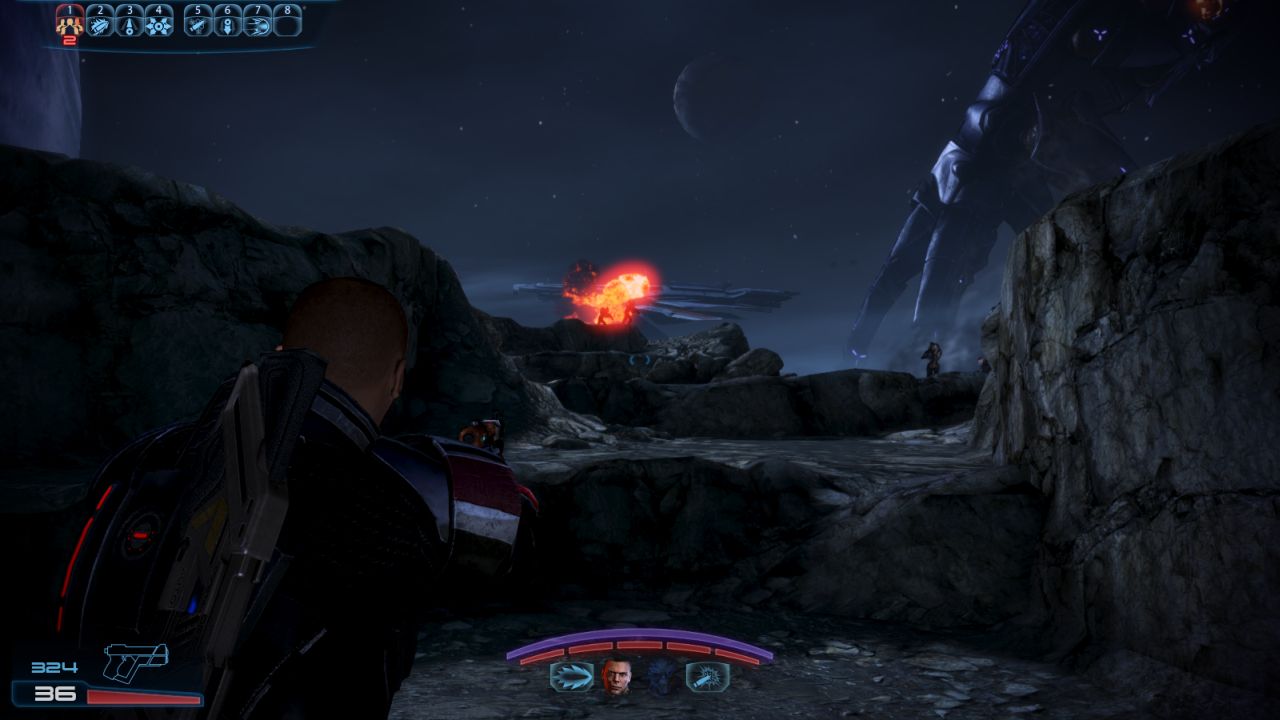
Task: Click the left squadmate's spiky blast power
Action: 571,677
